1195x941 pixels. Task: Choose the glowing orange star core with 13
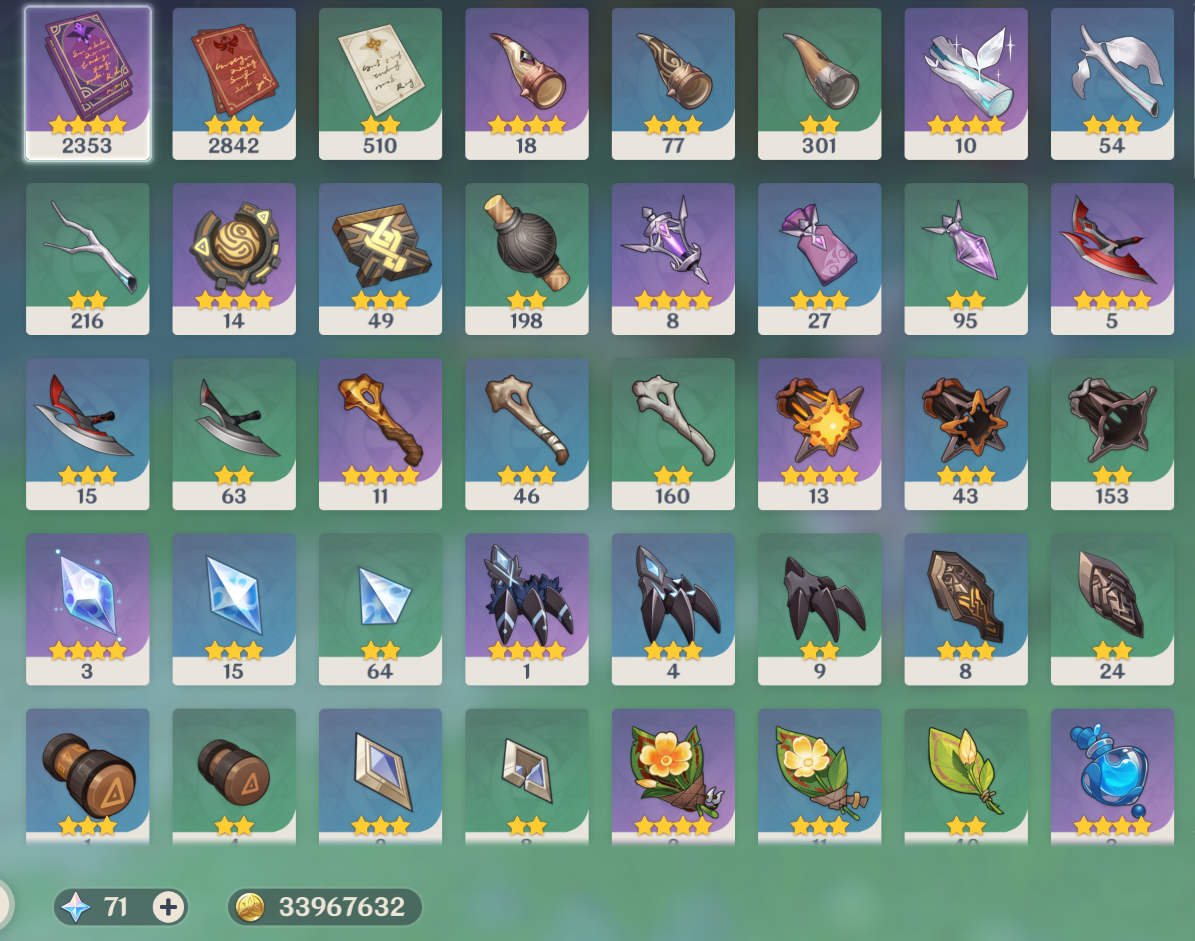pos(819,432)
